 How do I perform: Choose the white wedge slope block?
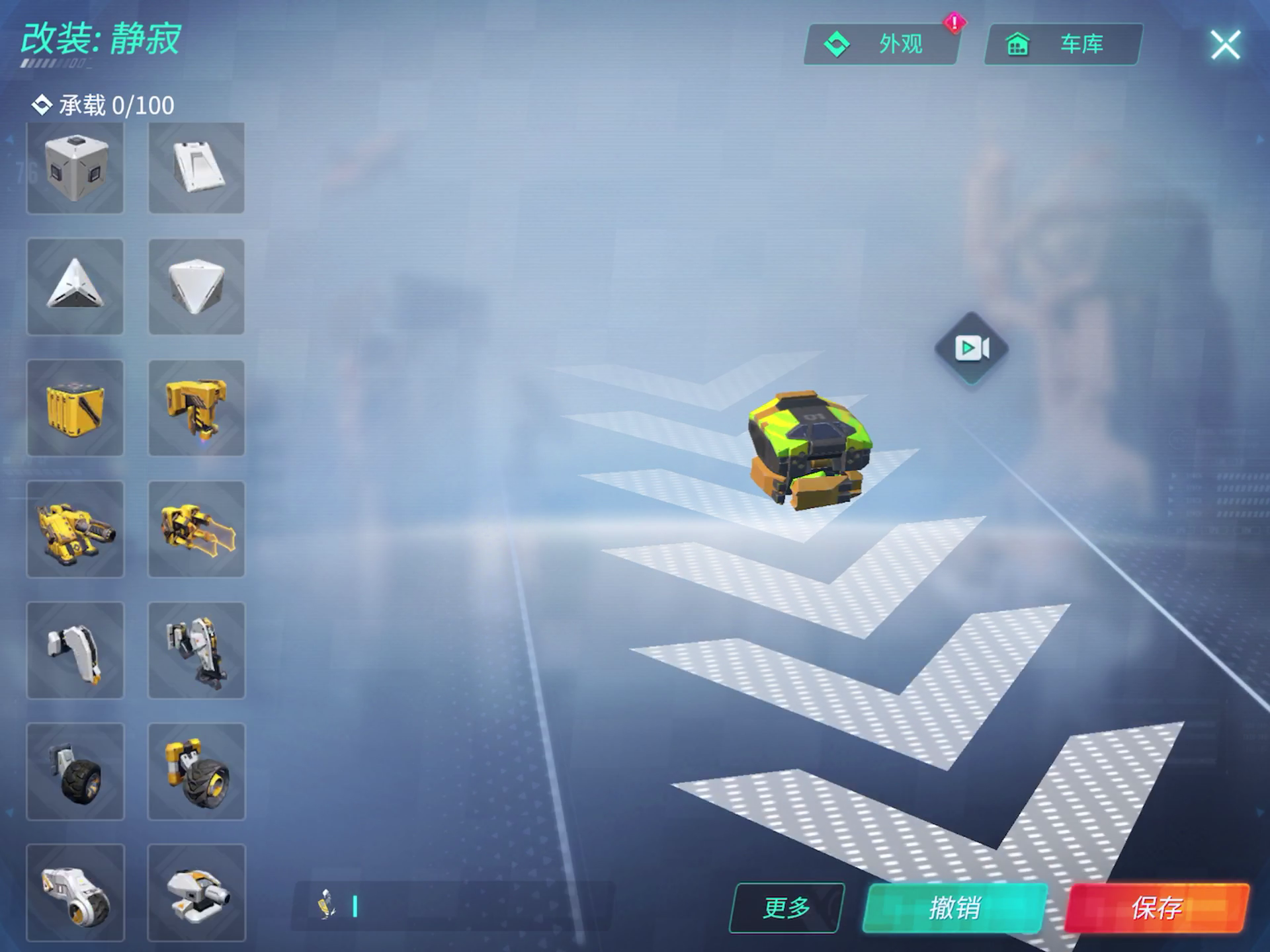click(196, 168)
